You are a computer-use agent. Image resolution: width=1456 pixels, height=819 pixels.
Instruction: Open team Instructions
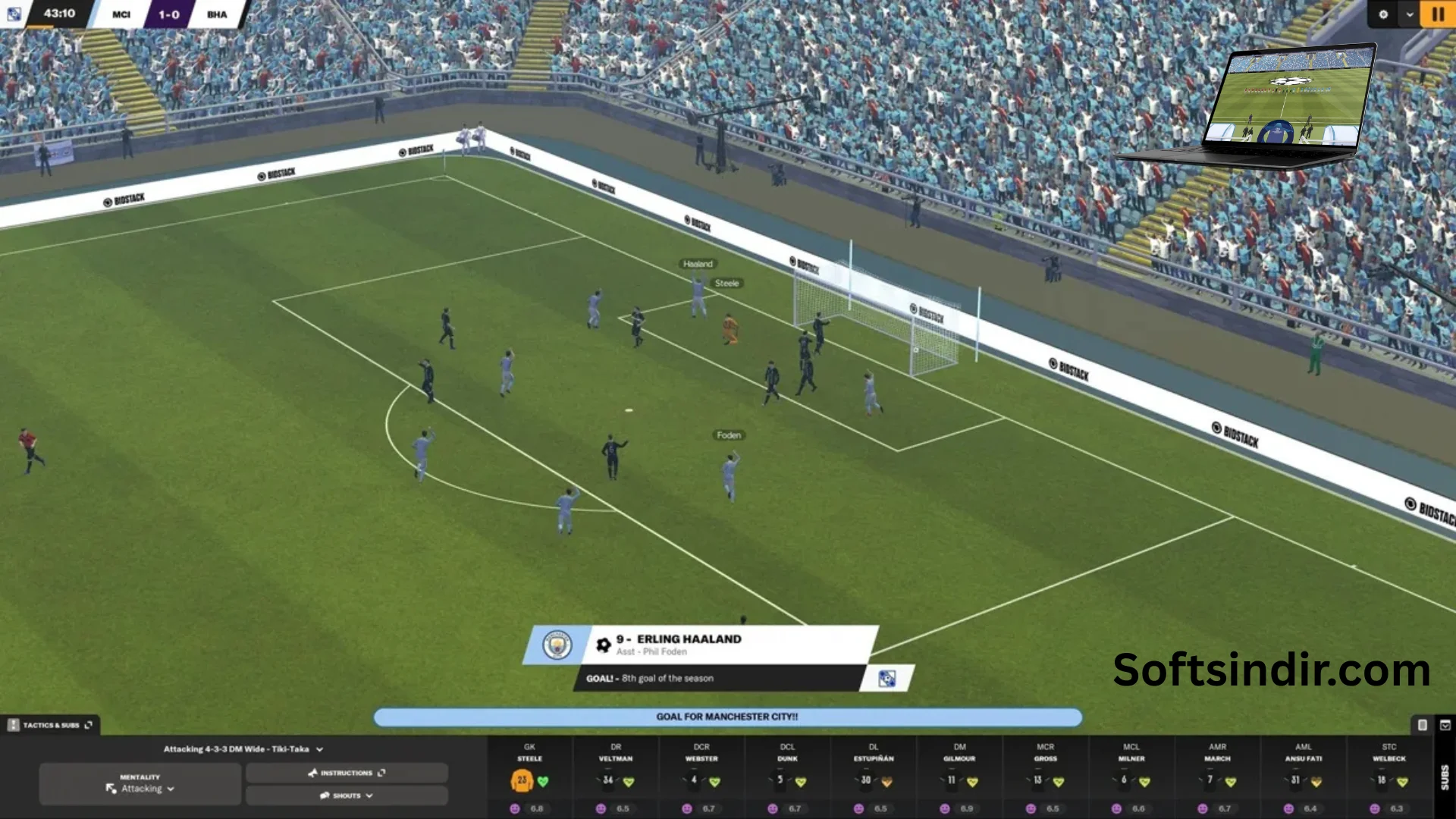[x=347, y=773]
